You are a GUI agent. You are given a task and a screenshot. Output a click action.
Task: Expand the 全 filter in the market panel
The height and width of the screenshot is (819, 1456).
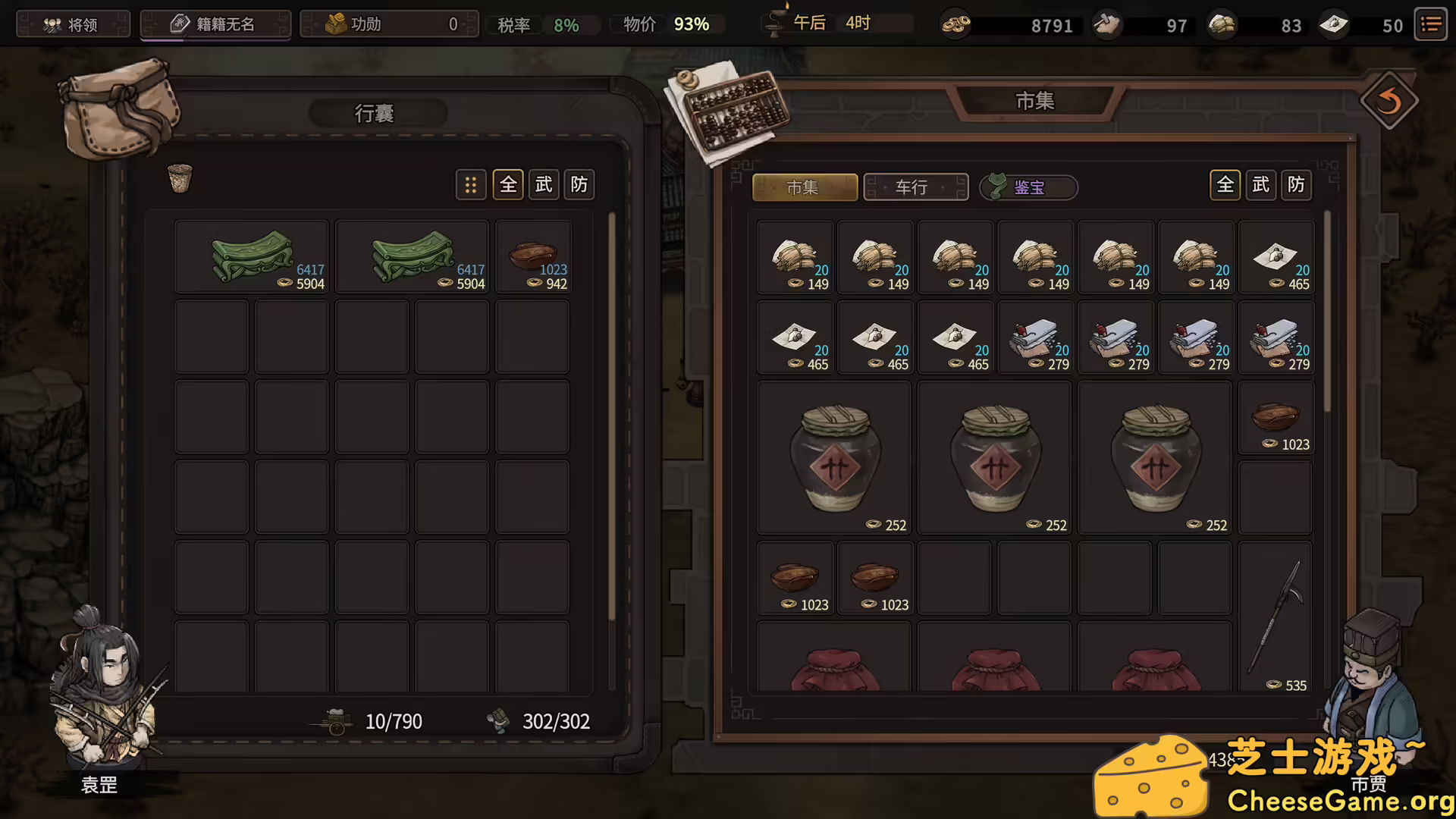coord(1225,184)
